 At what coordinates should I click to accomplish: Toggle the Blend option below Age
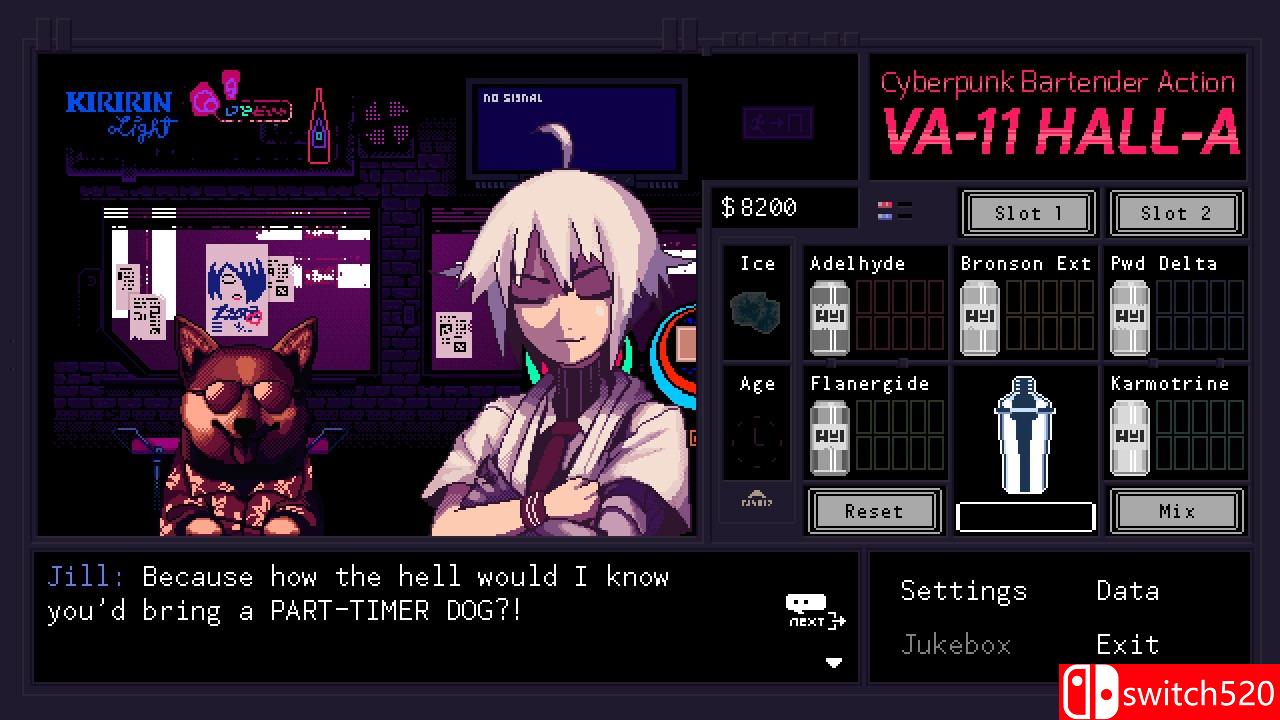(757, 503)
